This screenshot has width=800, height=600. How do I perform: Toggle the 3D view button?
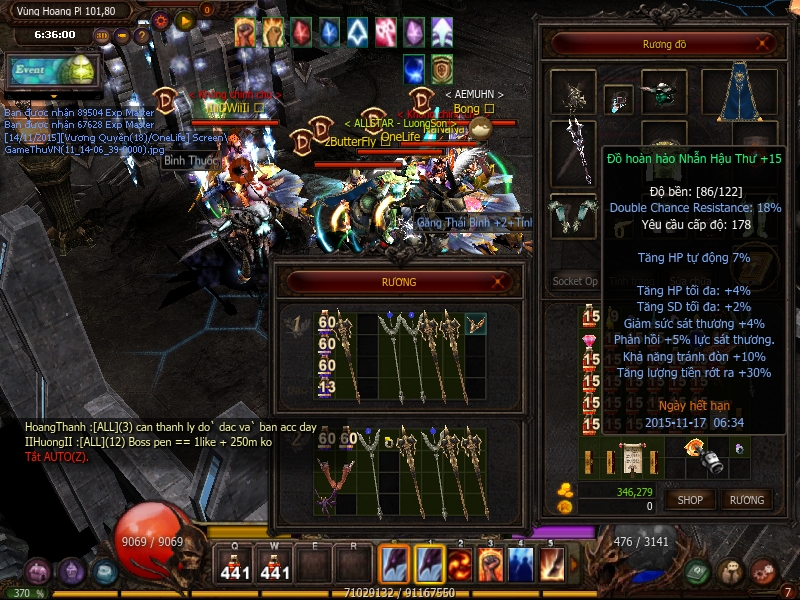[x=102, y=36]
